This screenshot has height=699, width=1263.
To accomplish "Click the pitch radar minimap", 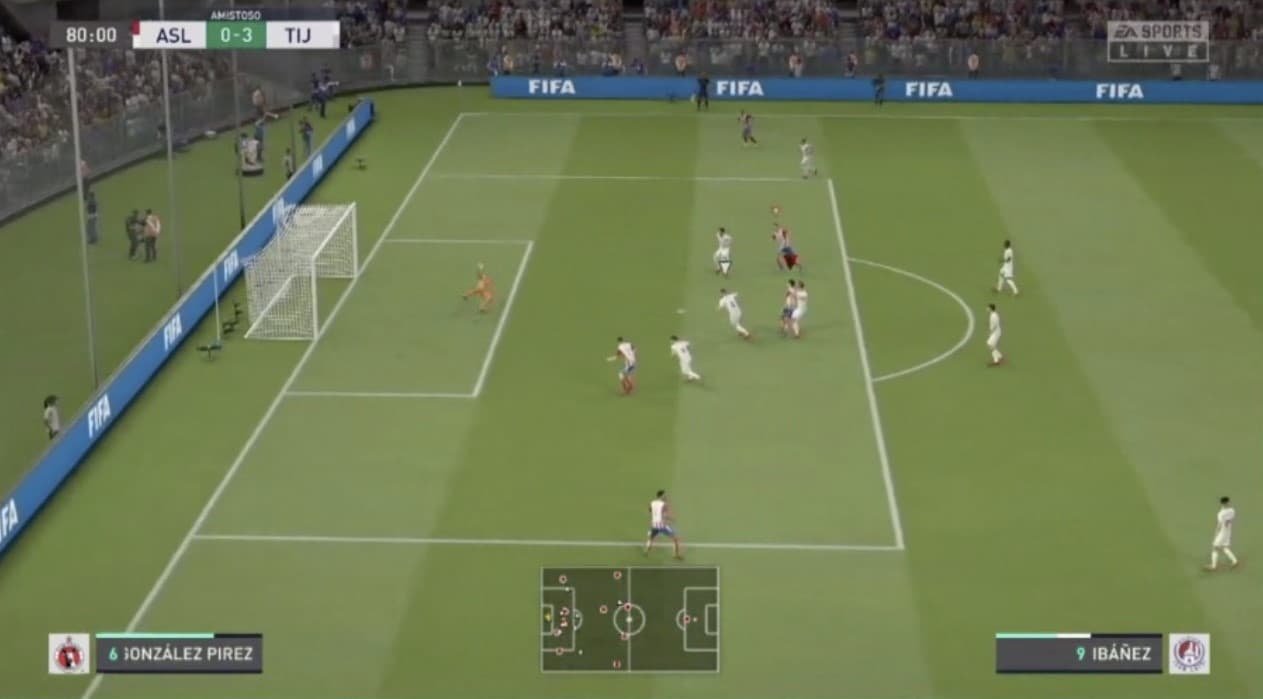I will click(630, 619).
